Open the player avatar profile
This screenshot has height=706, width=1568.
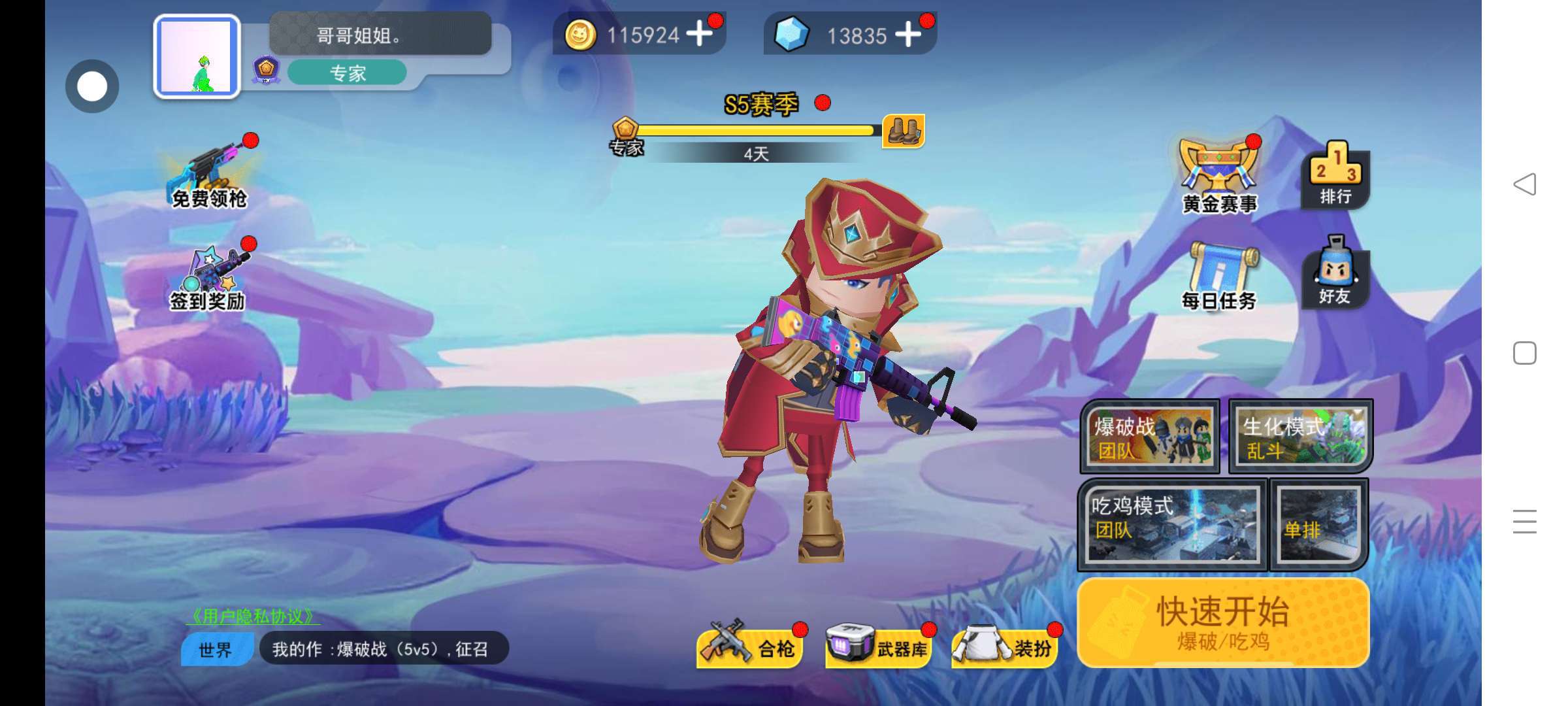(197, 56)
